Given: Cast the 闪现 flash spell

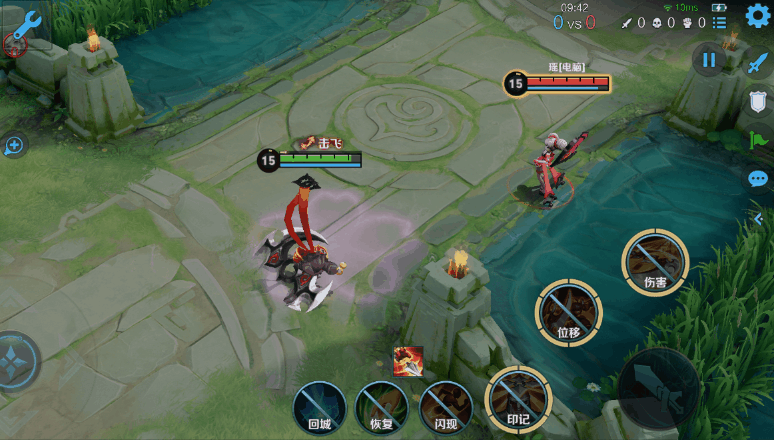Looking at the screenshot, I should click(x=445, y=408).
